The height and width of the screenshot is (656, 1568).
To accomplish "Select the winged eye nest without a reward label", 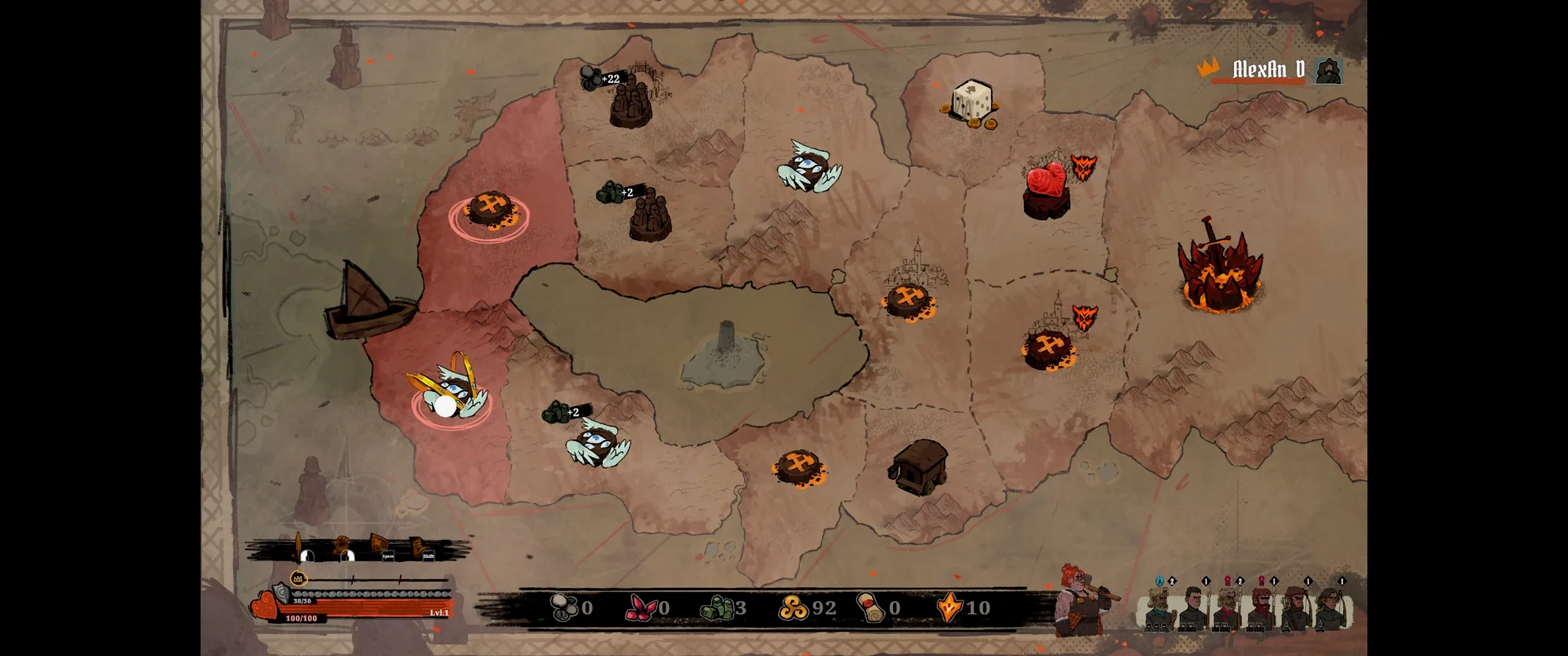I will click(x=809, y=169).
